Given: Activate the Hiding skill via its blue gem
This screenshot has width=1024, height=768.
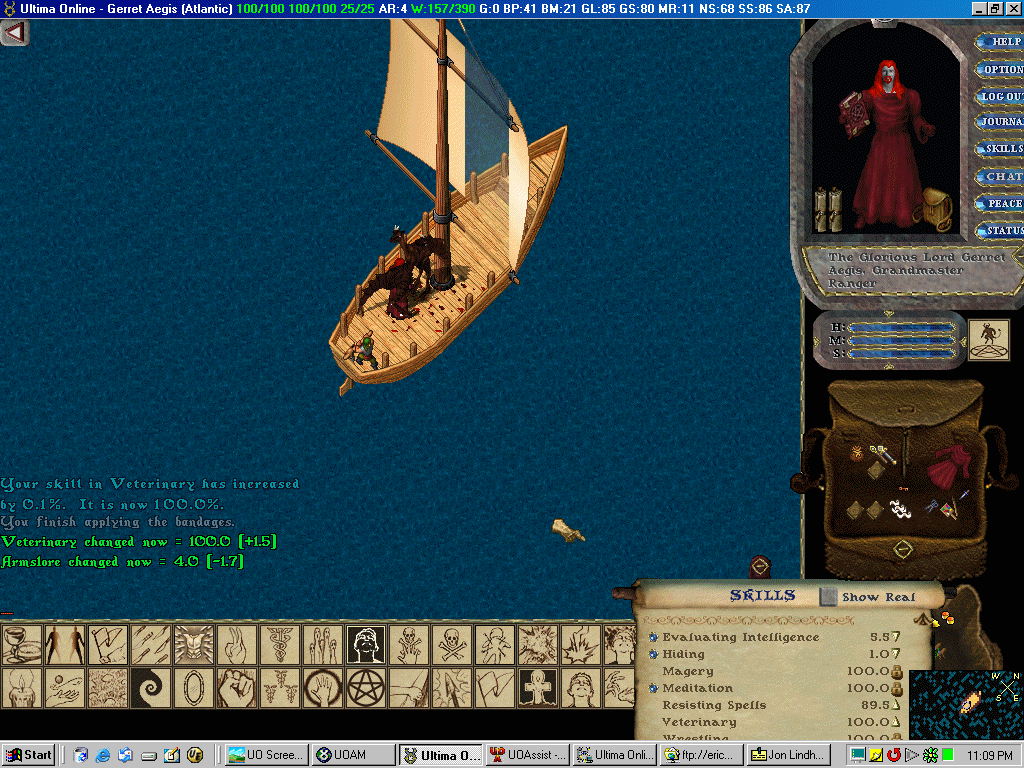Looking at the screenshot, I should click(653, 654).
